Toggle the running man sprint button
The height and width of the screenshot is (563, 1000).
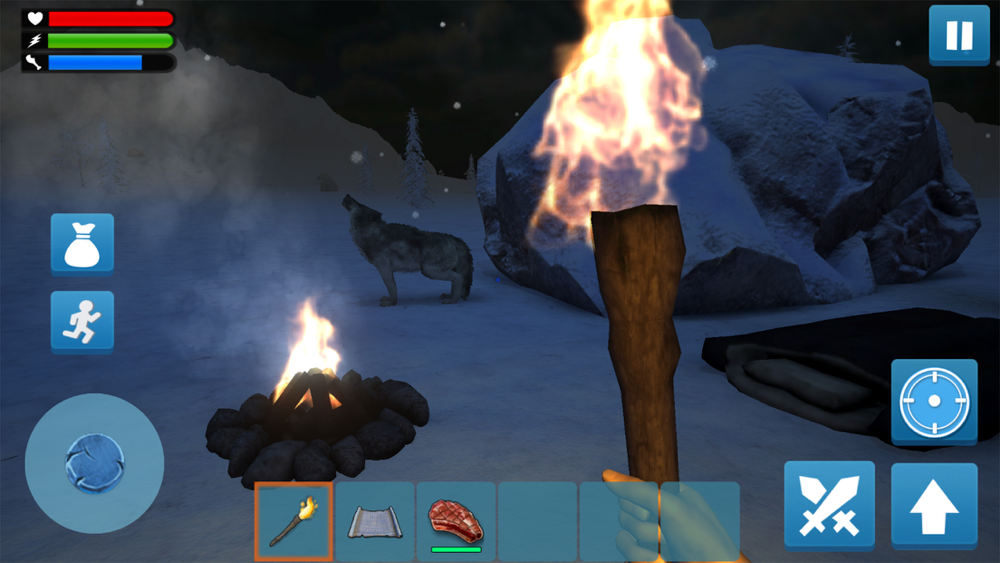82,322
